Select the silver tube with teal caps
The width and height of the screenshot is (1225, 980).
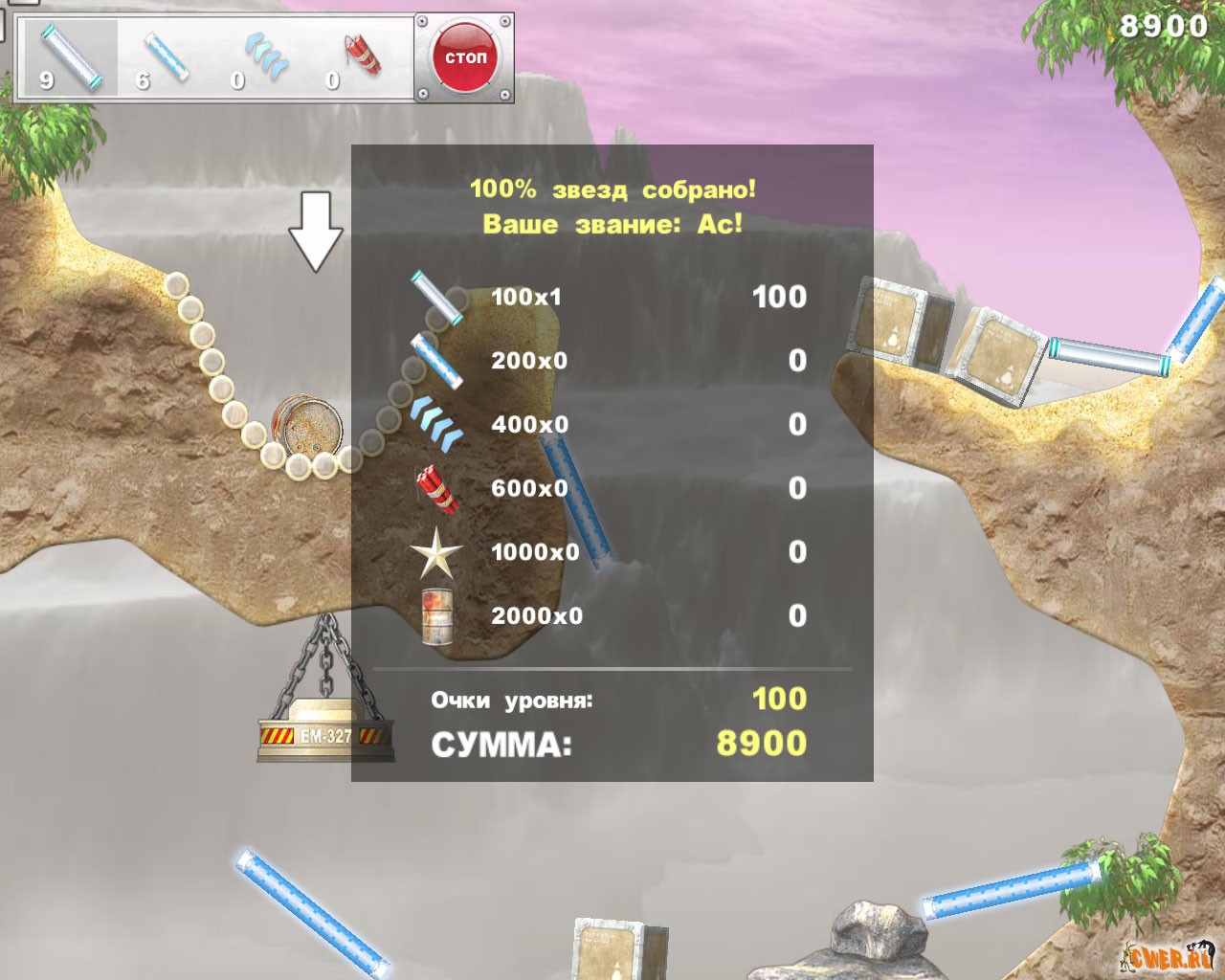tap(70, 56)
